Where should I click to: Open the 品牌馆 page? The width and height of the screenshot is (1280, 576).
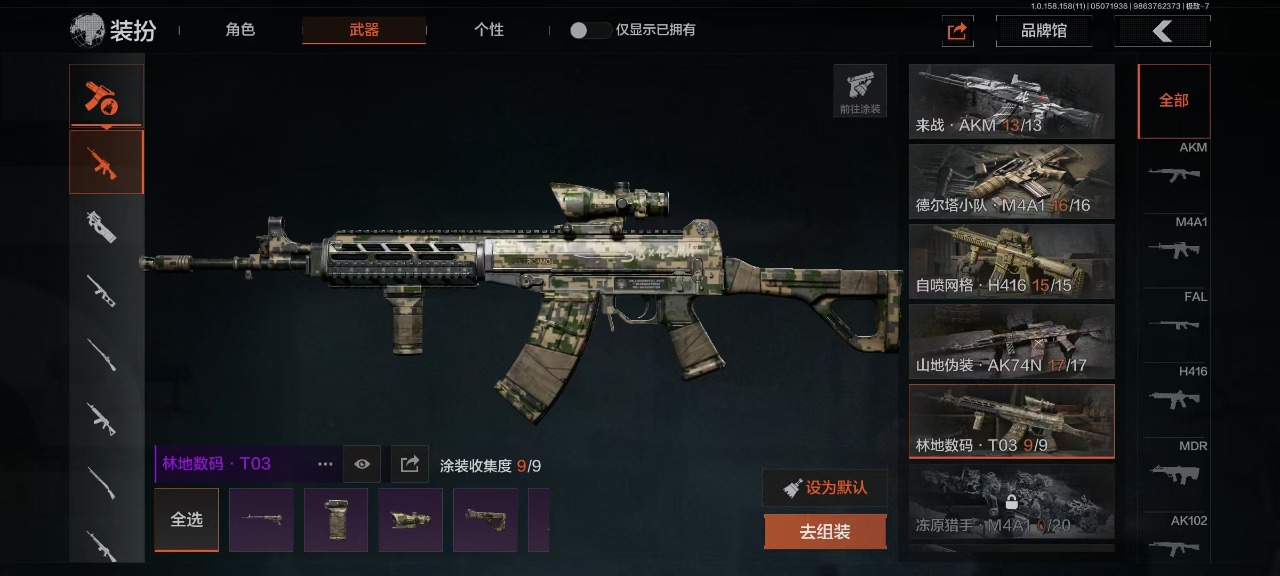click(1043, 31)
